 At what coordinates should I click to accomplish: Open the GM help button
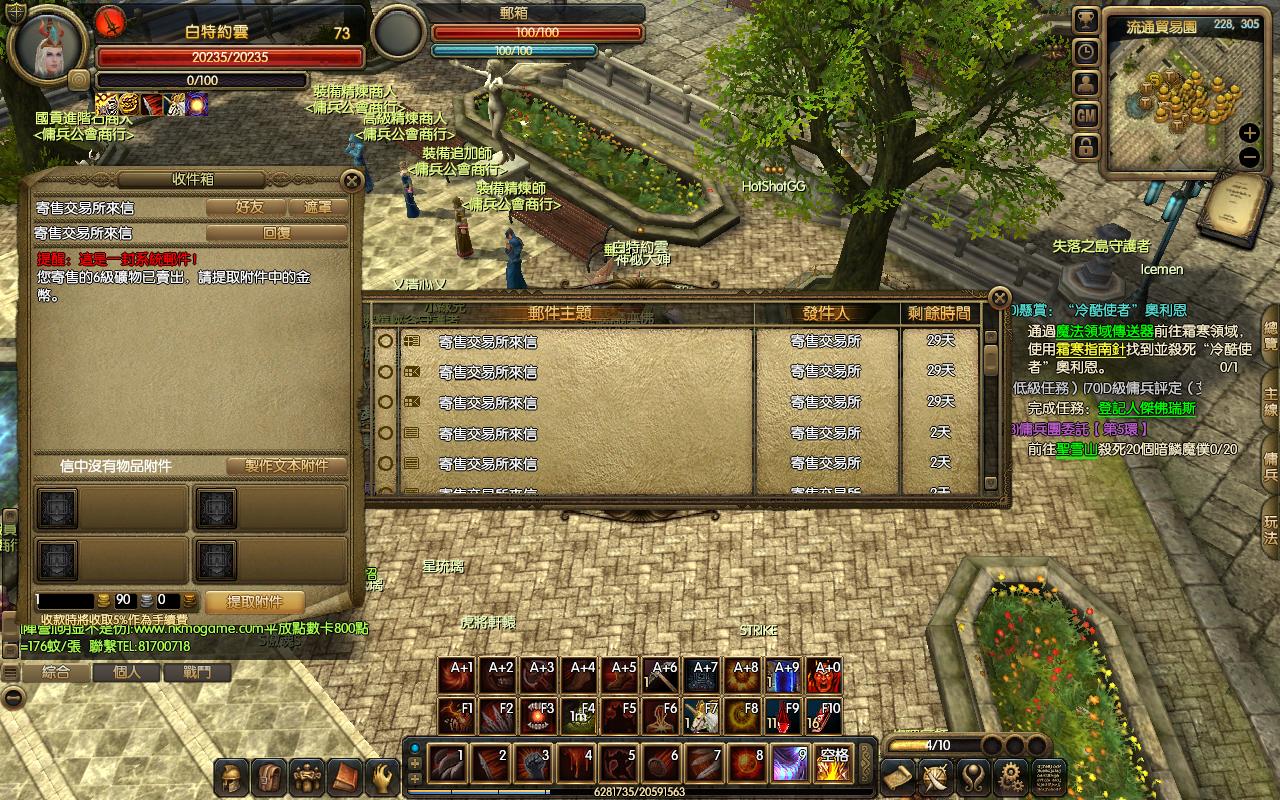point(1086,116)
